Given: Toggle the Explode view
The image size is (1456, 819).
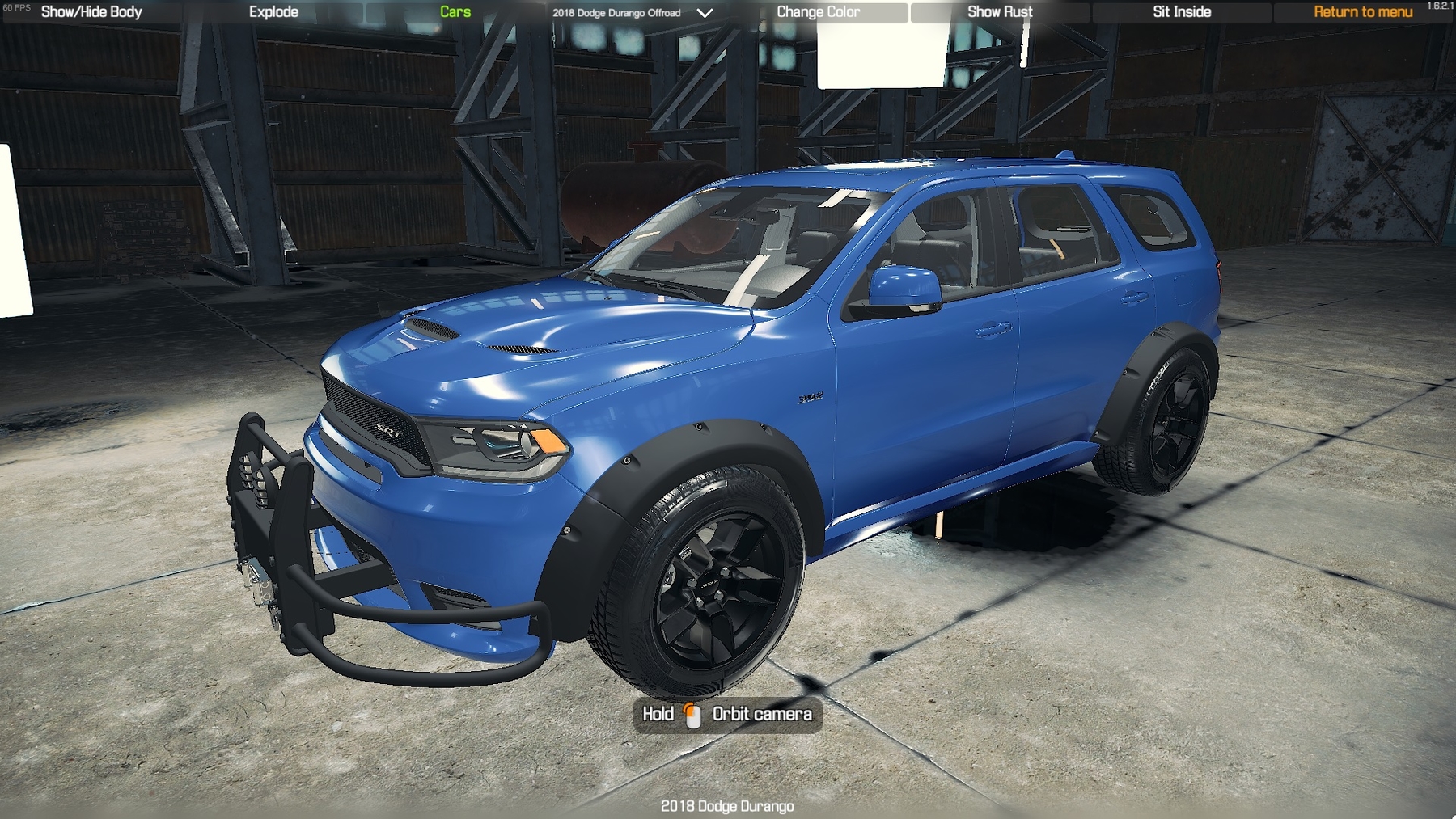Looking at the screenshot, I should pos(274,11).
